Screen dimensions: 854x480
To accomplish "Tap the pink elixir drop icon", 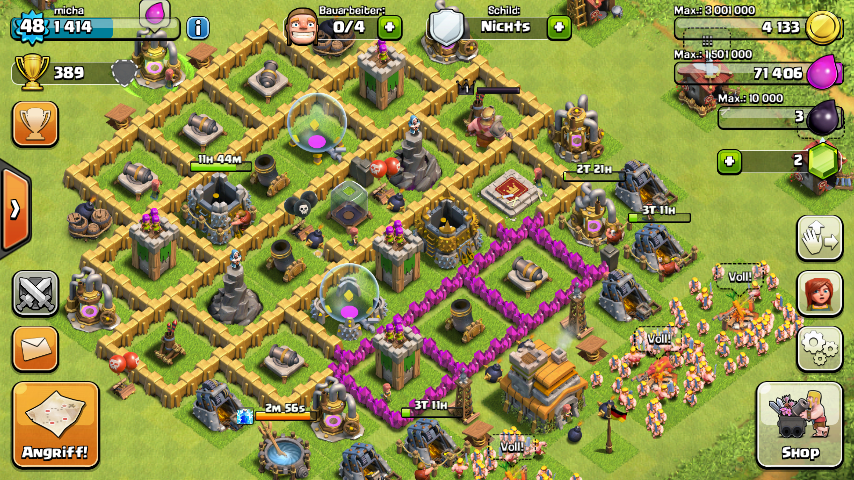I will pyautogui.click(x=822, y=72).
